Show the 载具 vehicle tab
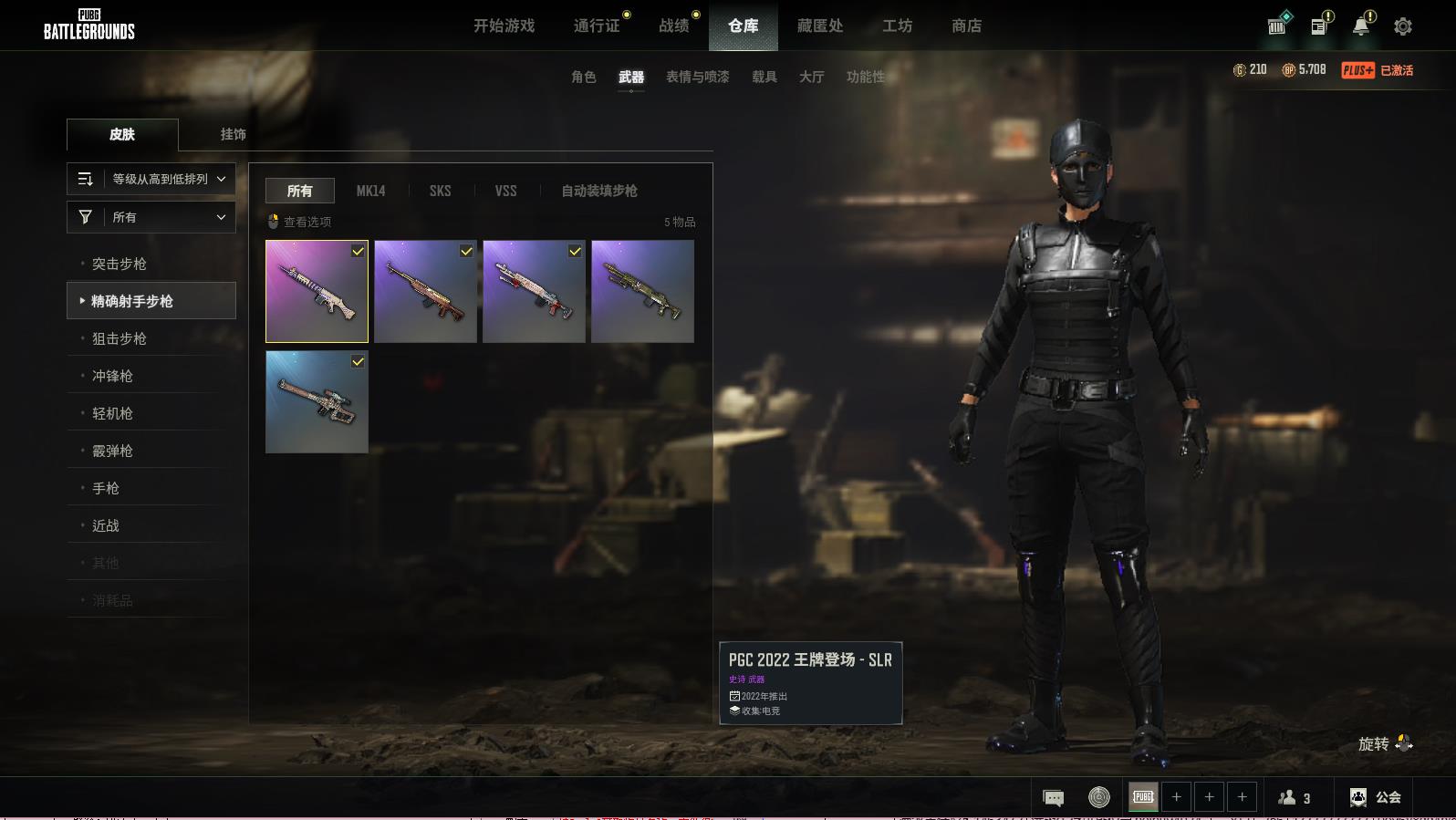The width and height of the screenshot is (1456, 820). [x=764, y=77]
